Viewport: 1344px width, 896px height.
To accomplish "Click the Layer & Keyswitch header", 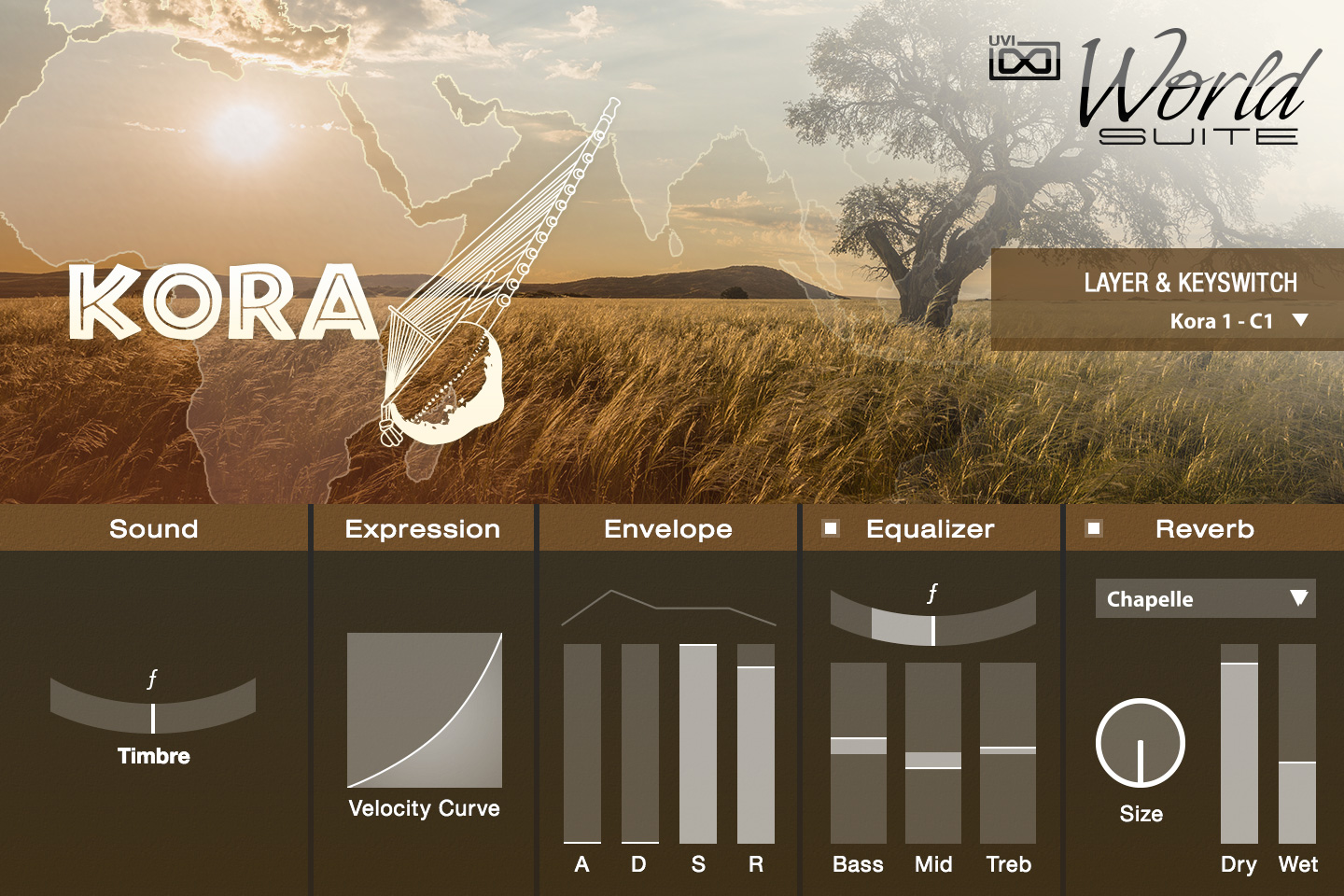I will (x=1191, y=282).
